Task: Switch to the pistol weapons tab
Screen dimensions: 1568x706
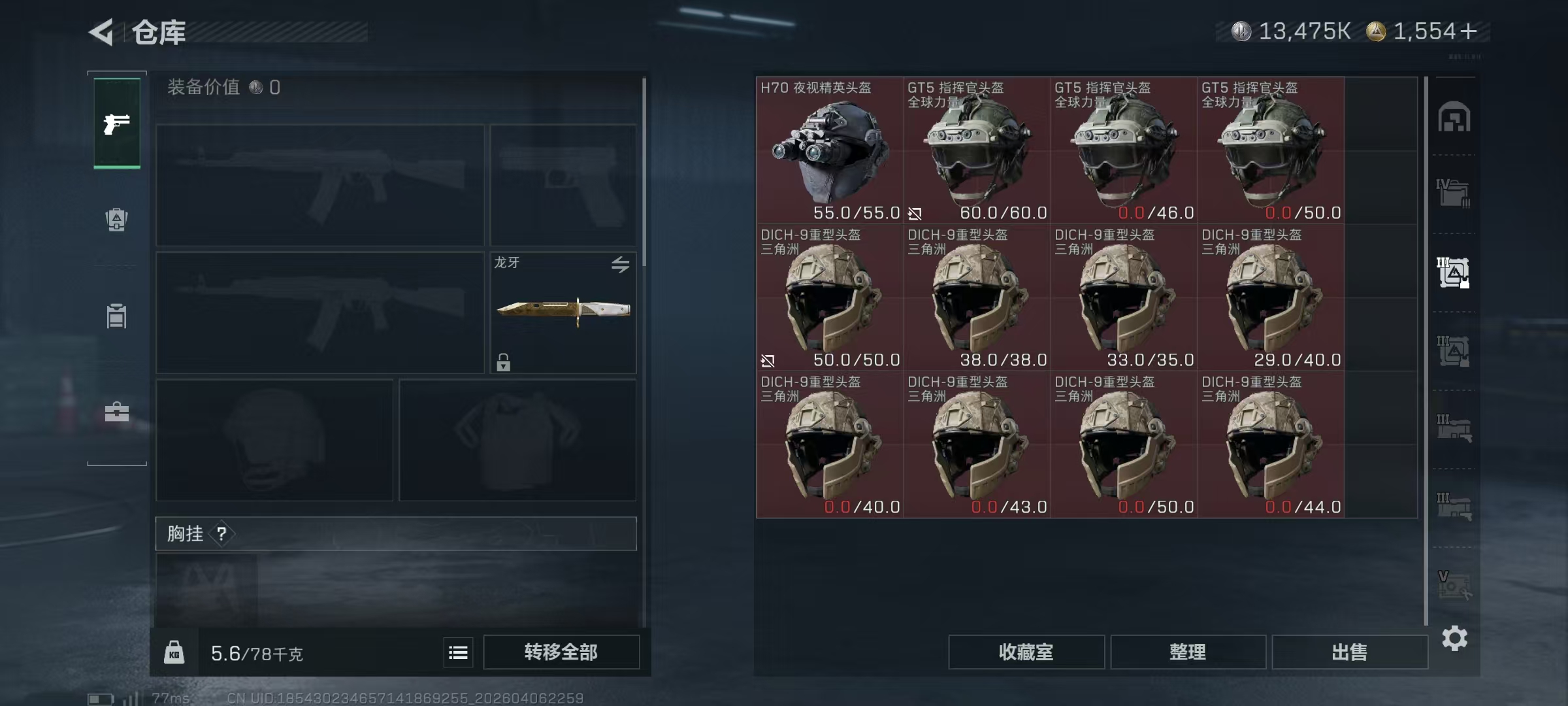Action: (117, 123)
